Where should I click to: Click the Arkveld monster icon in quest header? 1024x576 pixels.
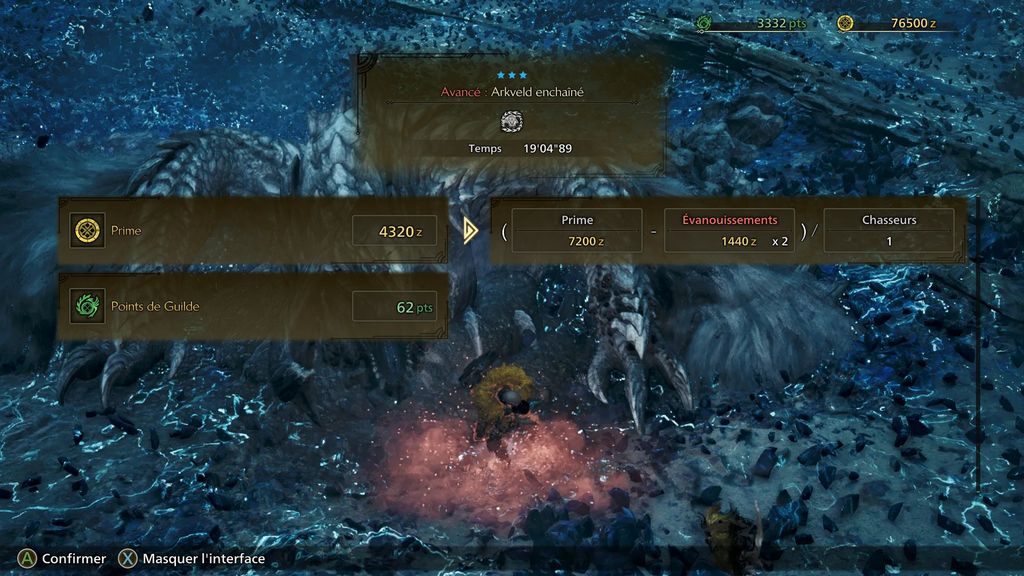click(511, 121)
